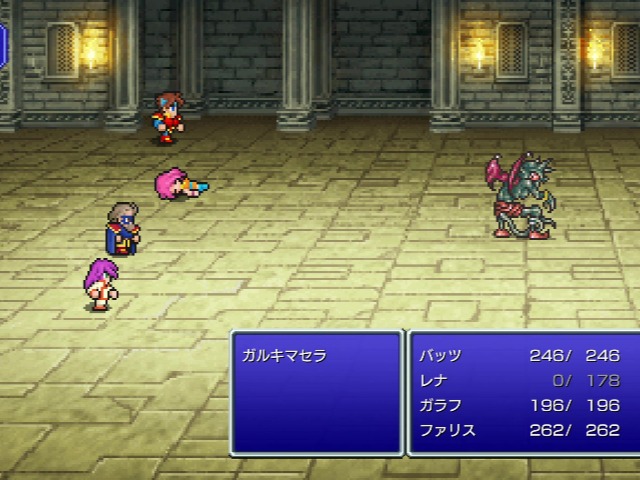
Task: Select the ガルキマセラ enemy name entry
Action: click(284, 355)
